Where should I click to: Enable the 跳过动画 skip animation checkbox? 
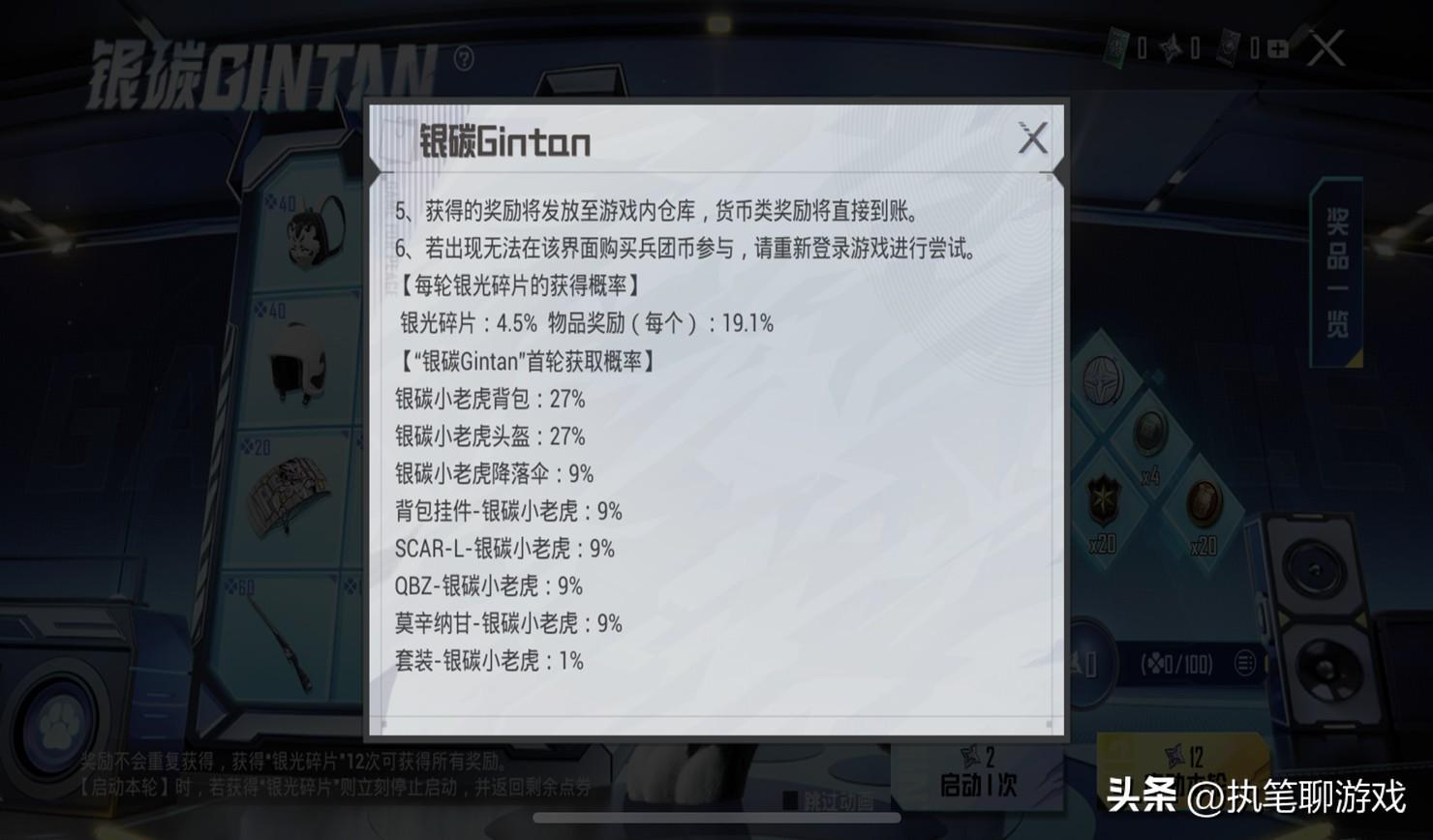789,798
